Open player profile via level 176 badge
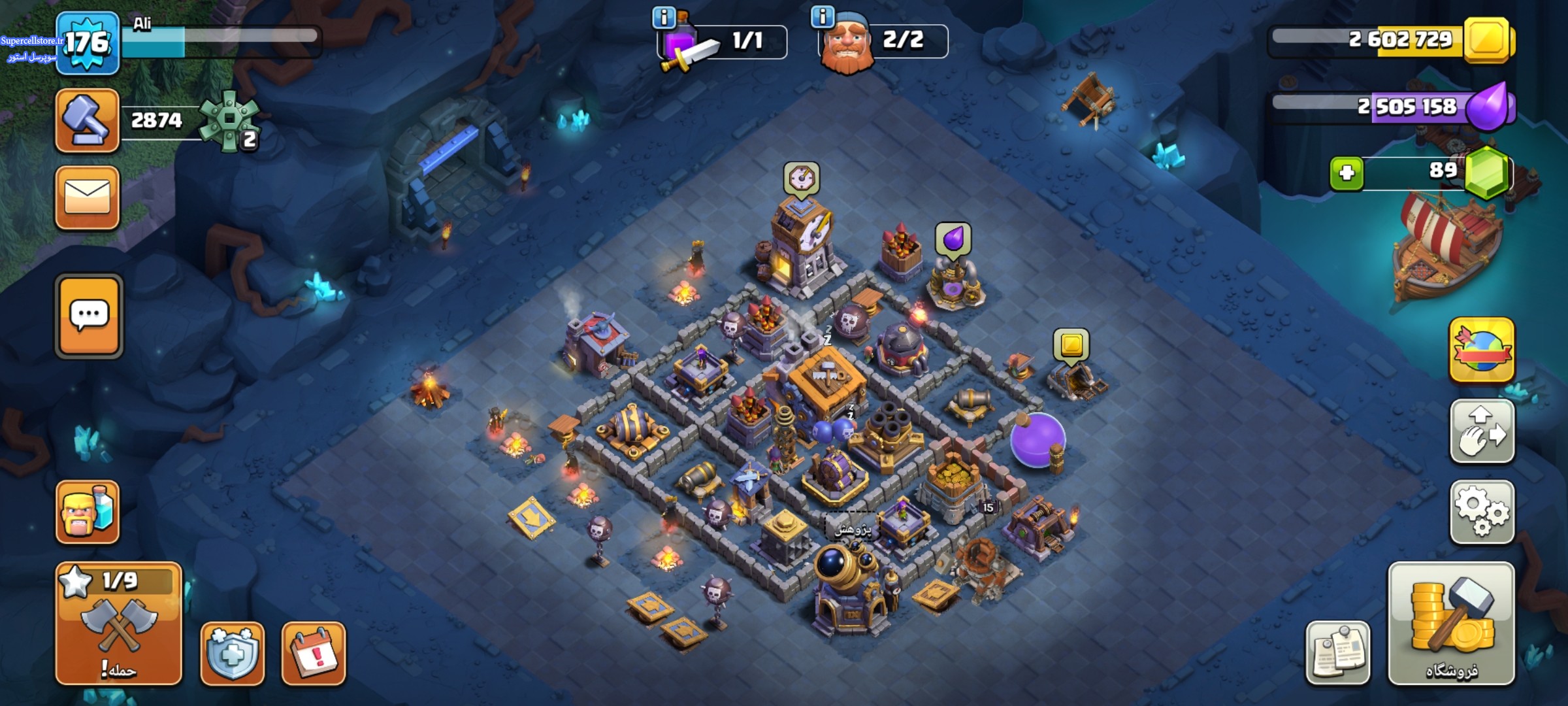 pos(88,43)
